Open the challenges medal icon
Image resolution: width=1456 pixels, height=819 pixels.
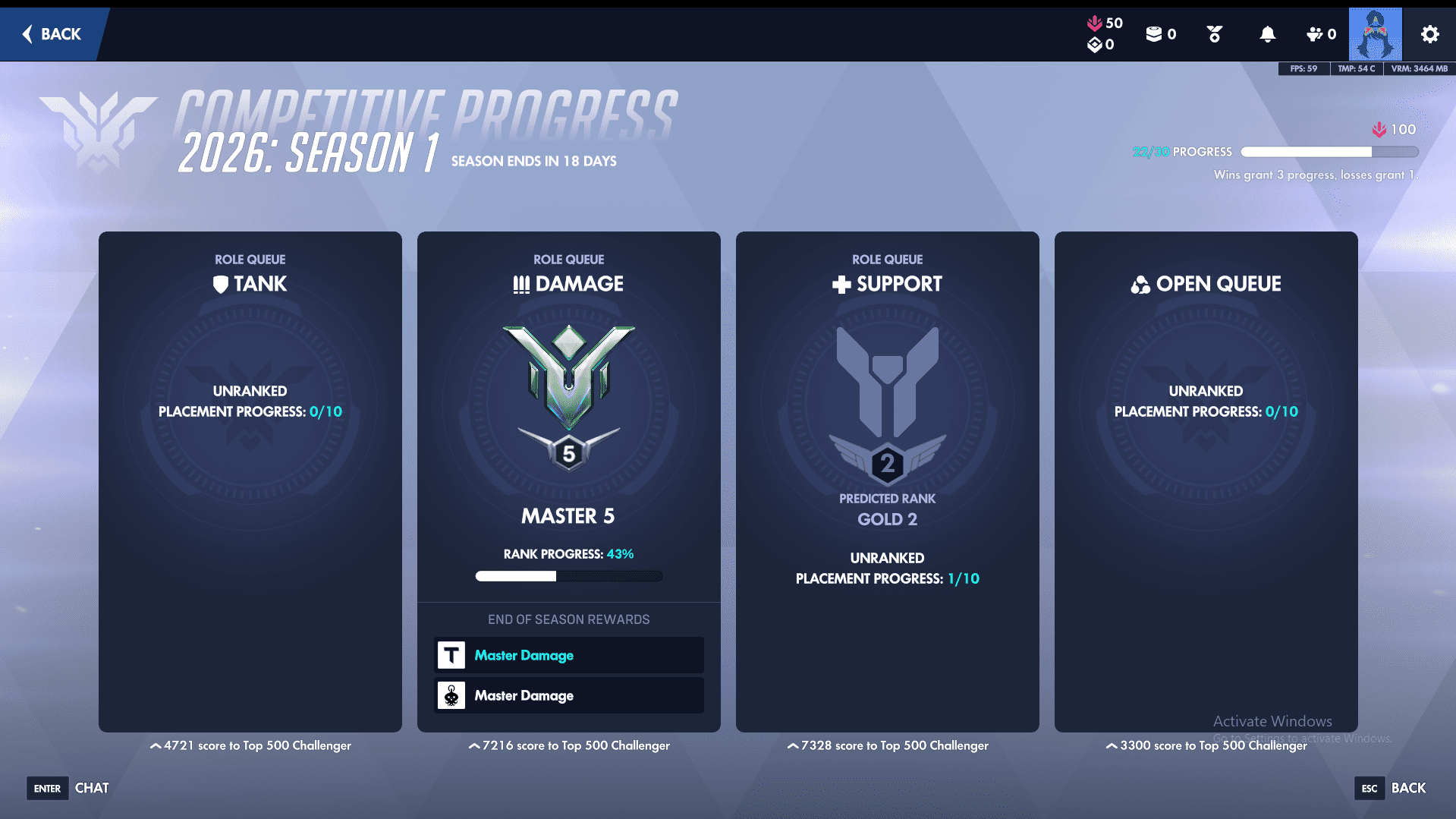1213,34
